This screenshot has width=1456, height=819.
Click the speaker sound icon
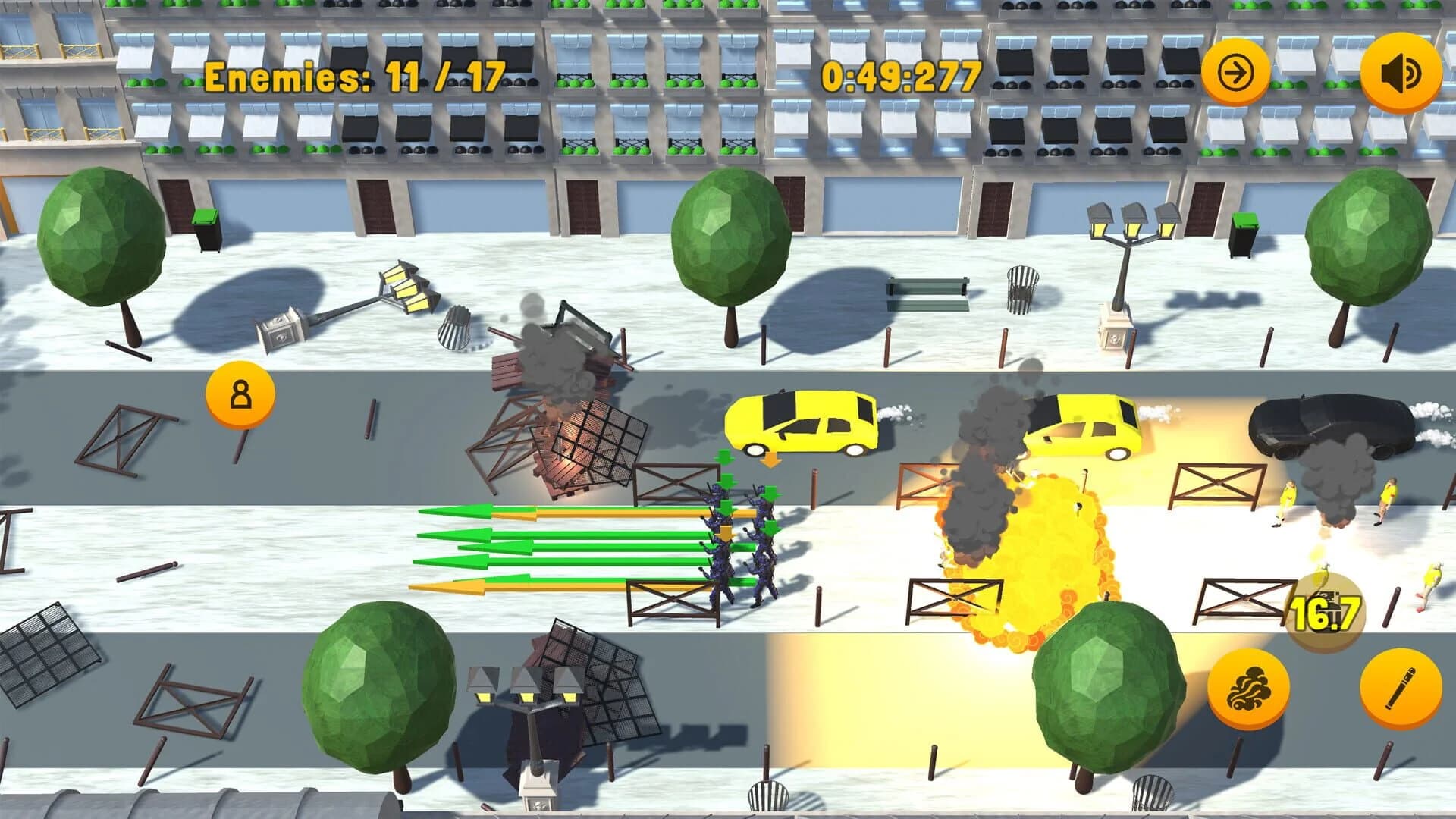(x=1400, y=71)
